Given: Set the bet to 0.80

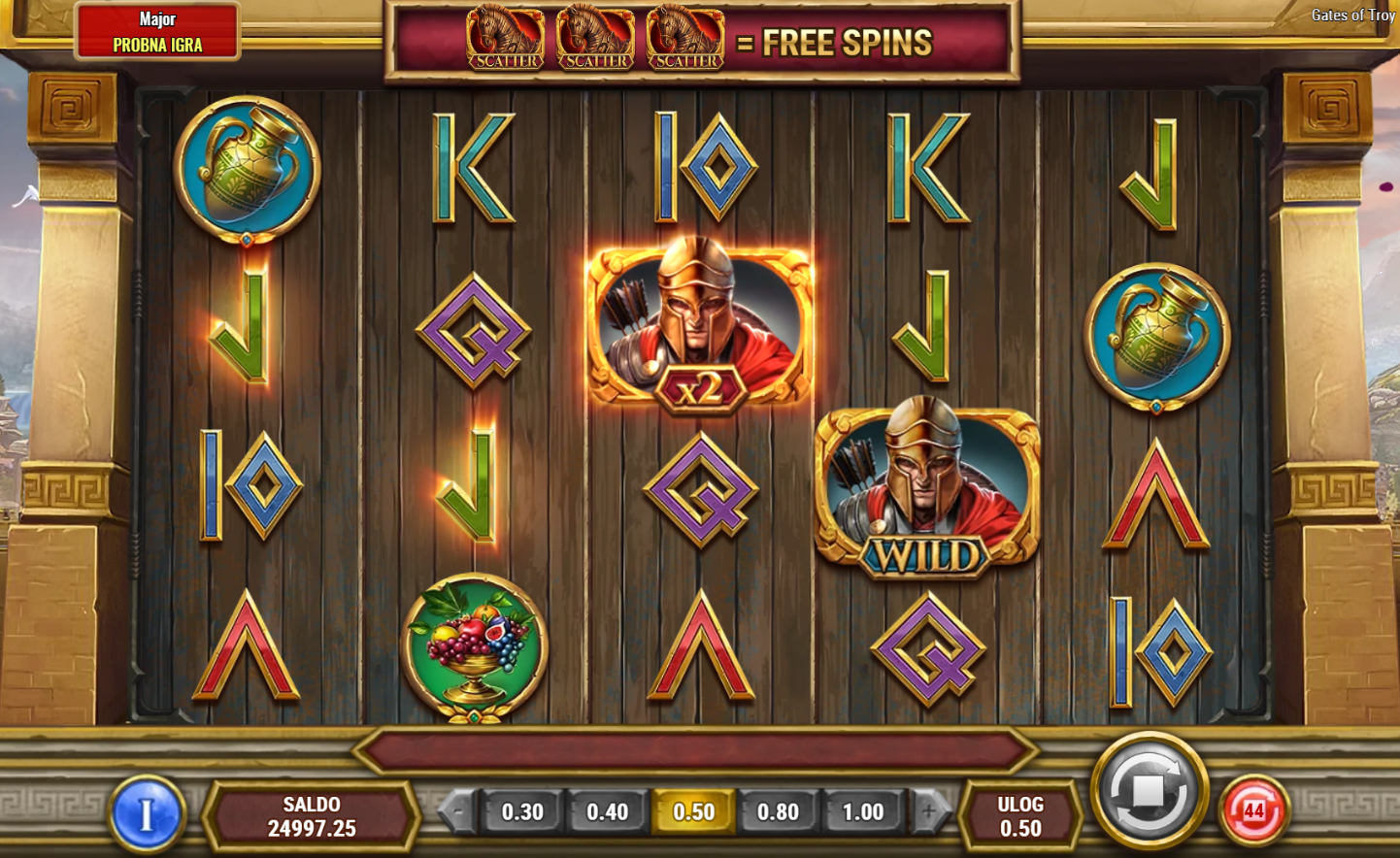Looking at the screenshot, I should [x=778, y=811].
